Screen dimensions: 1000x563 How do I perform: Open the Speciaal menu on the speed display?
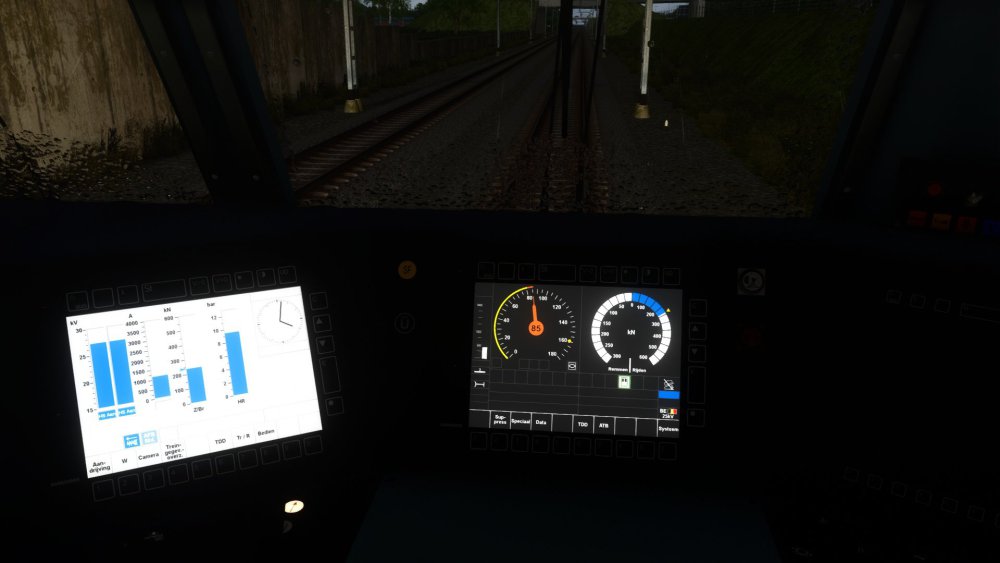[521, 422]
